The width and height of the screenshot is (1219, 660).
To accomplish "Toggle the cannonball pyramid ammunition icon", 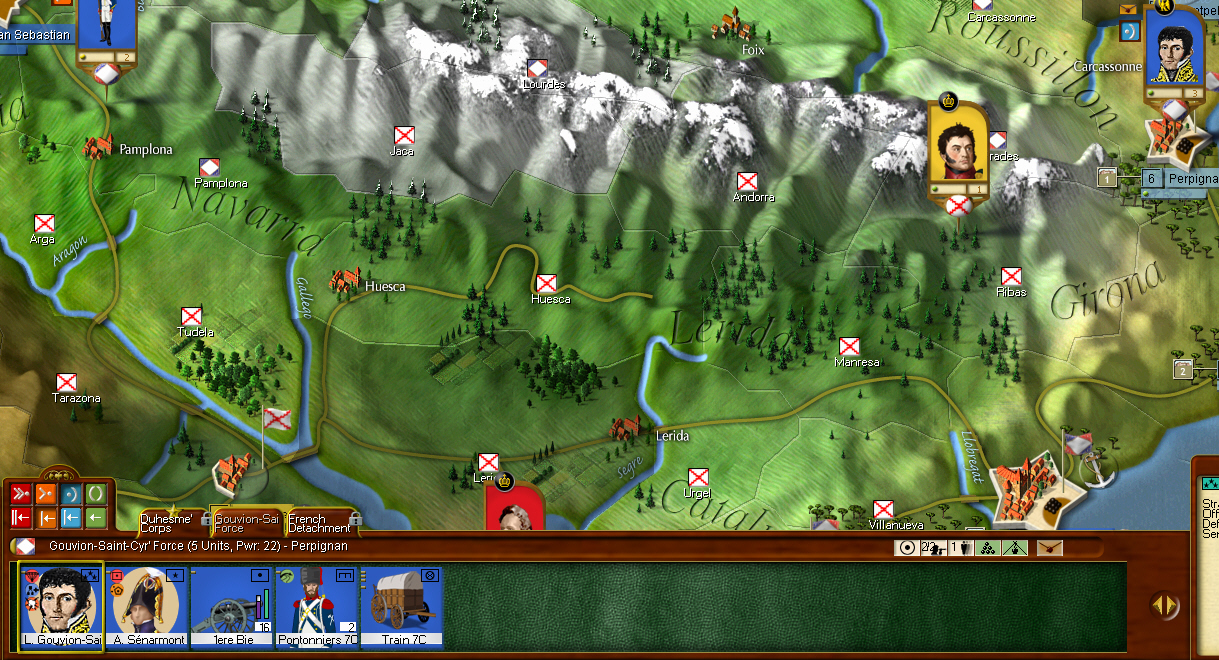I will [x=986, y=547].
